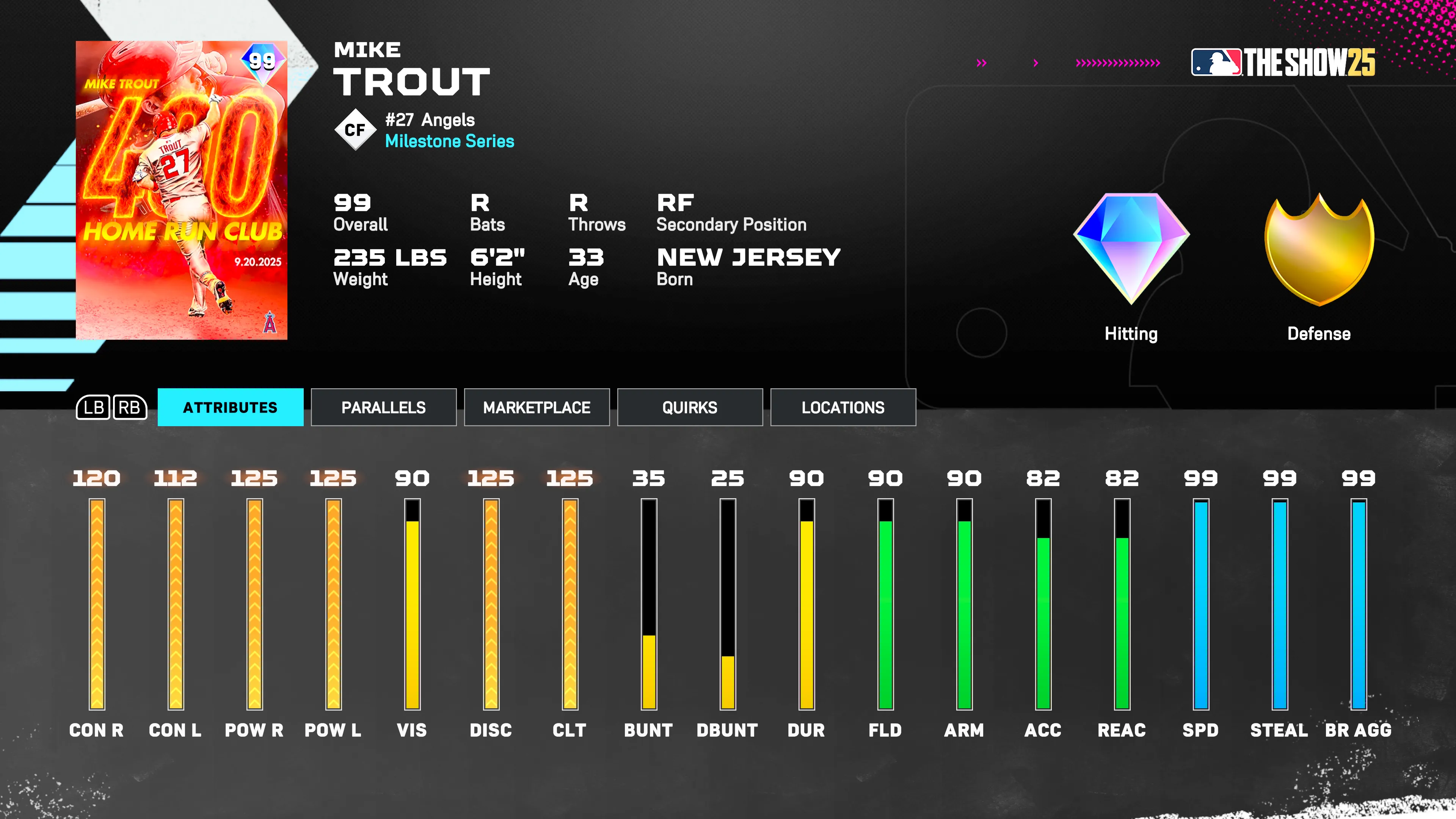Switch to the Attributes tab
1456x819 pixels.
[230, 407]
